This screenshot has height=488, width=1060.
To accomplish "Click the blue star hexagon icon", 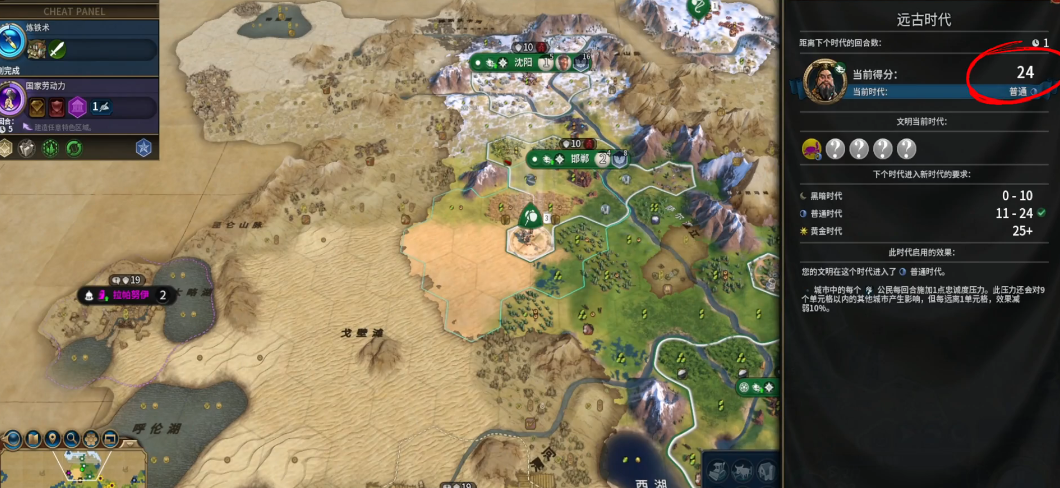I will [143, 148].
